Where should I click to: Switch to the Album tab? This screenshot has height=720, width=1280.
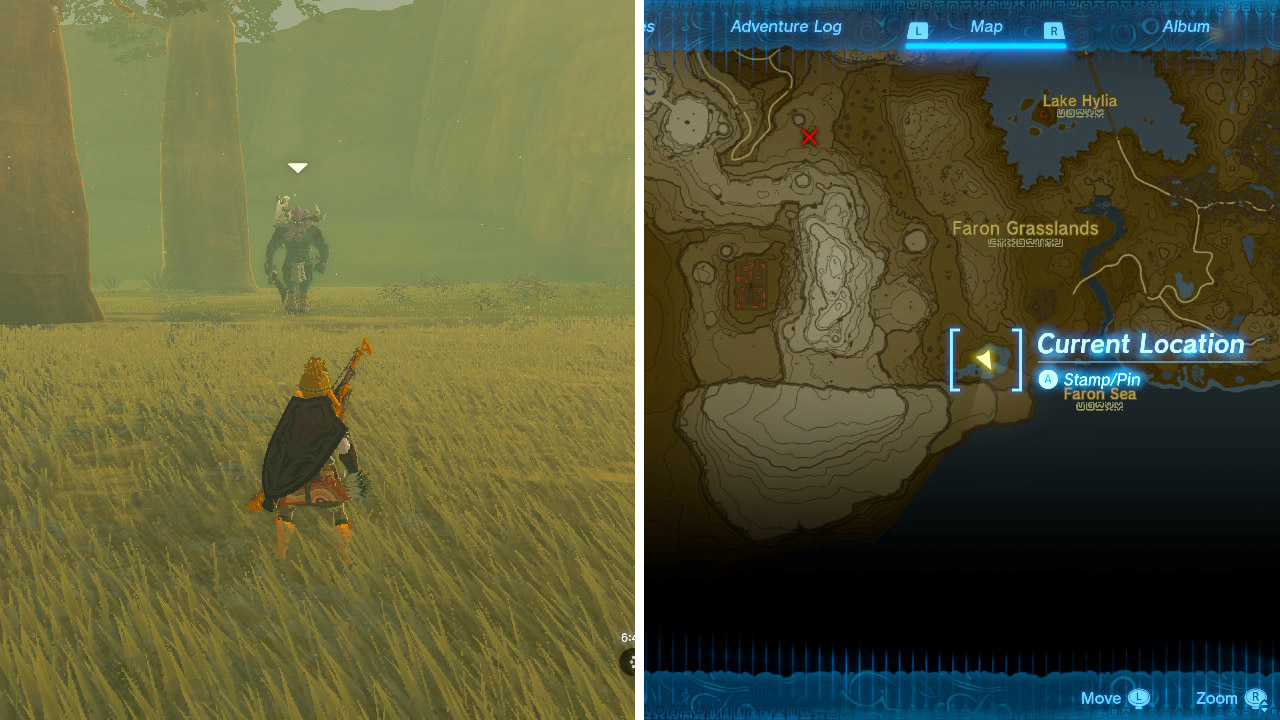pyautogui.click(x=1186, y=26)
